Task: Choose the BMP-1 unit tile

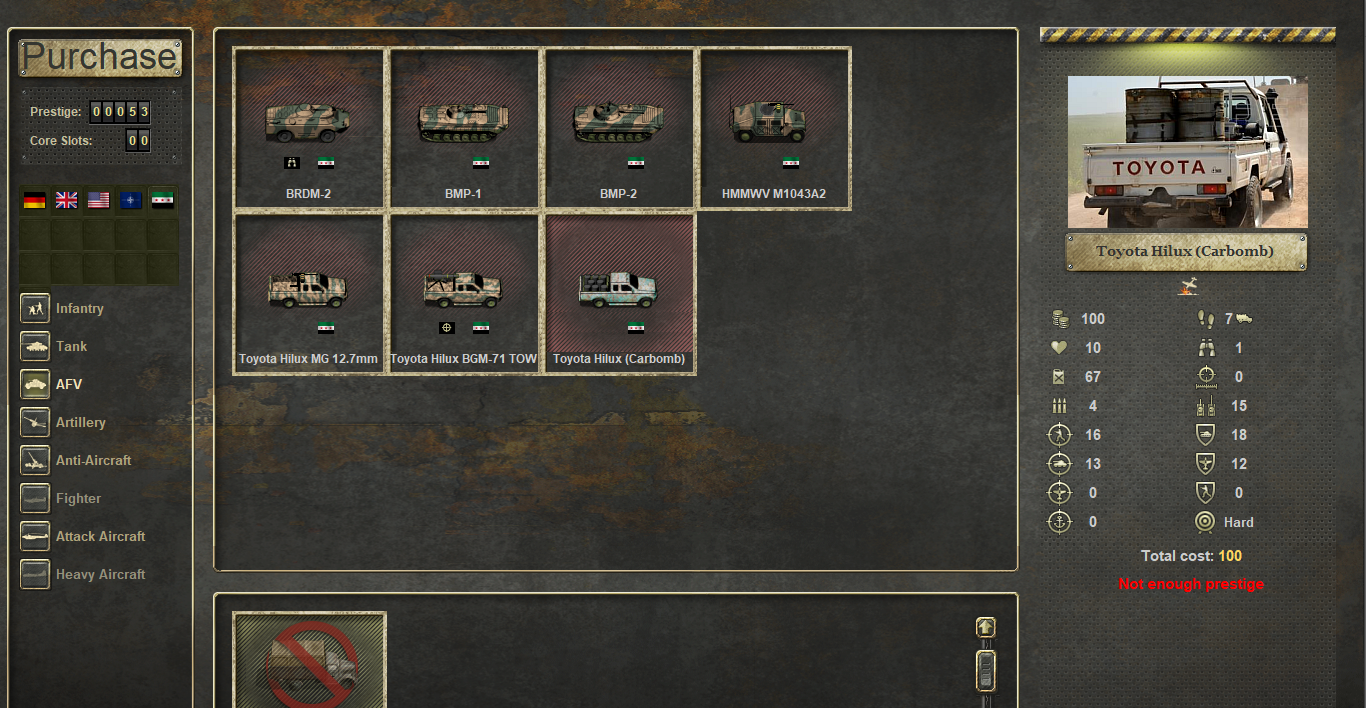Action: (x=464, y=129)
